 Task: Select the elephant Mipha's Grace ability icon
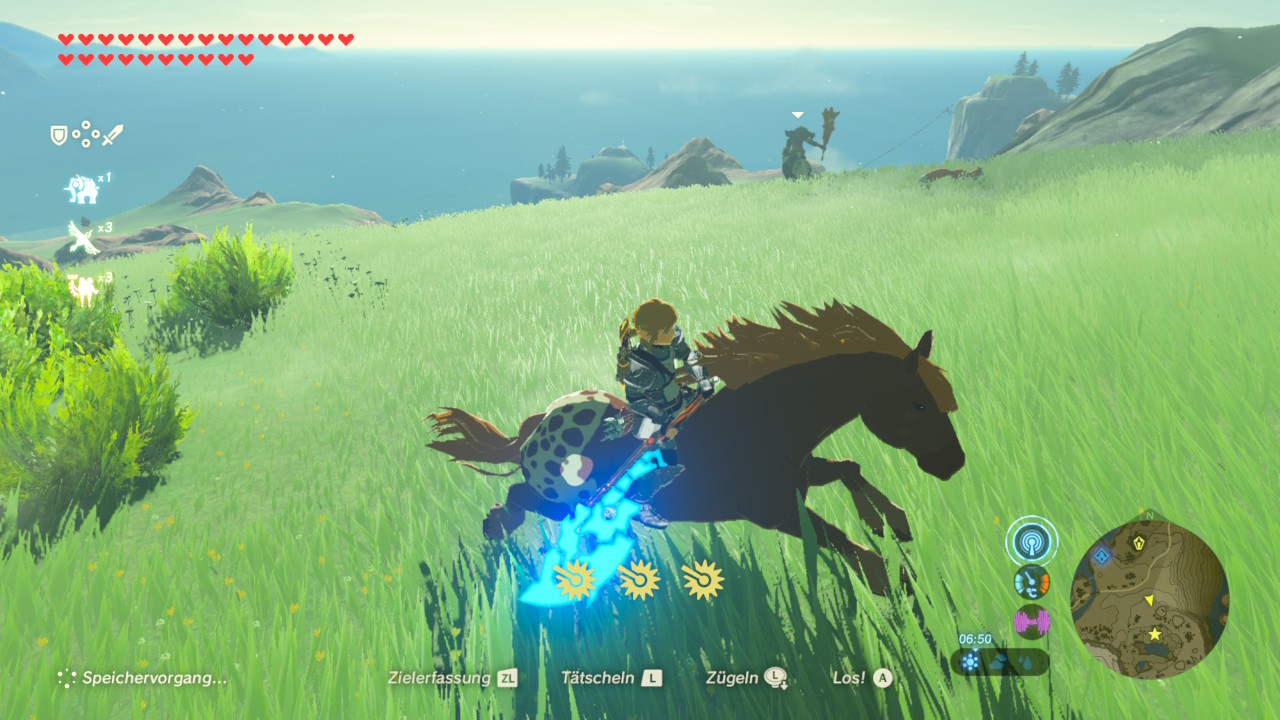[x=82, y=188]
